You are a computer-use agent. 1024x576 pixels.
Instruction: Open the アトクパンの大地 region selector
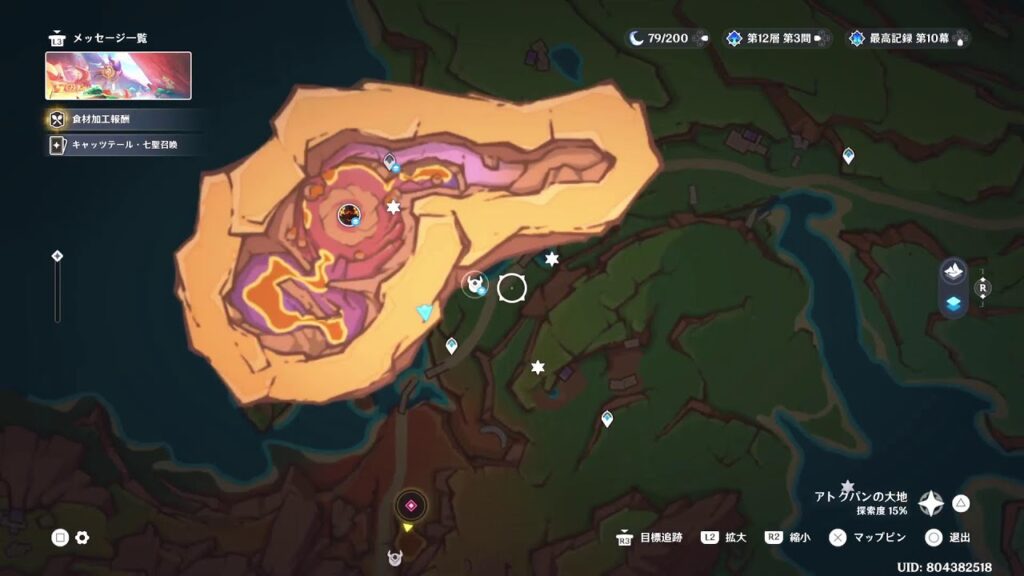[931, 503]
